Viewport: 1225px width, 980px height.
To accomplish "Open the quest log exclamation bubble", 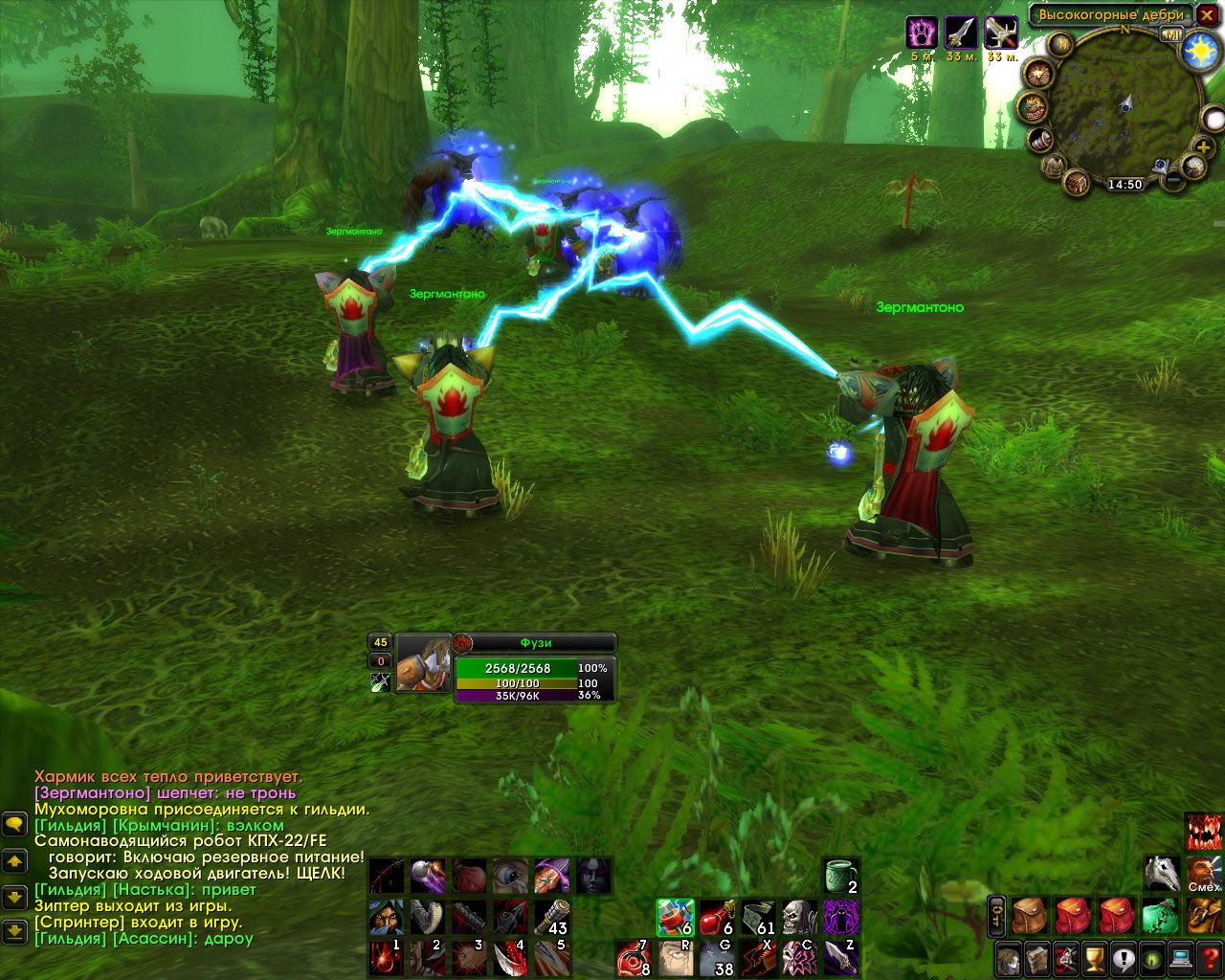I will click(x=1124, y=957).
